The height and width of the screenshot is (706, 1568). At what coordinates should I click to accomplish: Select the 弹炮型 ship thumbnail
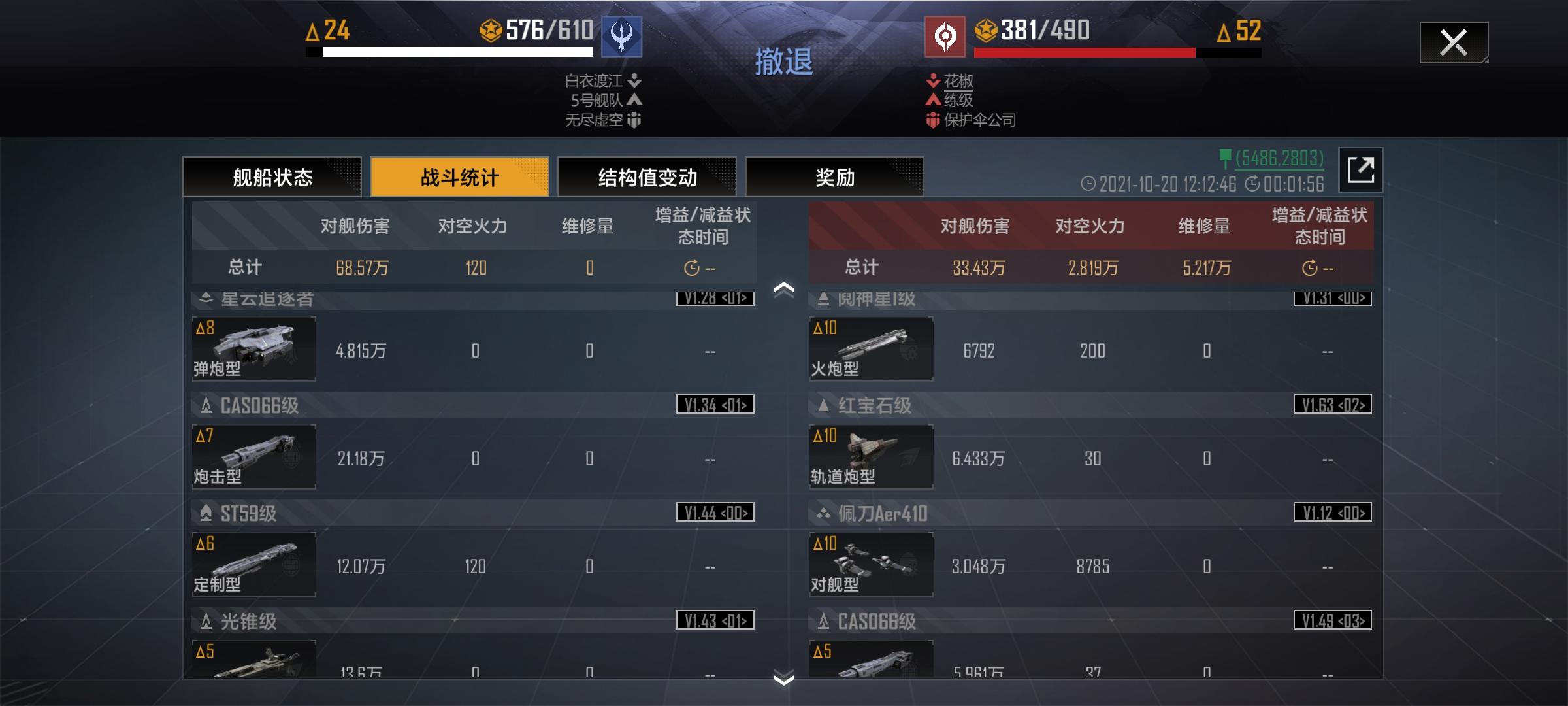(253, 350)
